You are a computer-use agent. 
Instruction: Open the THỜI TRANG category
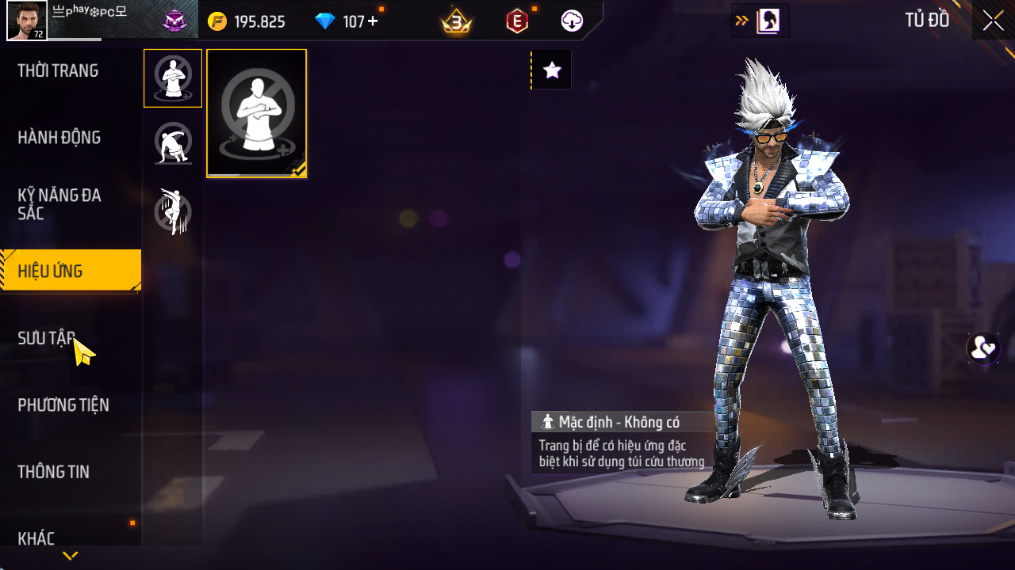coord(58,71)
